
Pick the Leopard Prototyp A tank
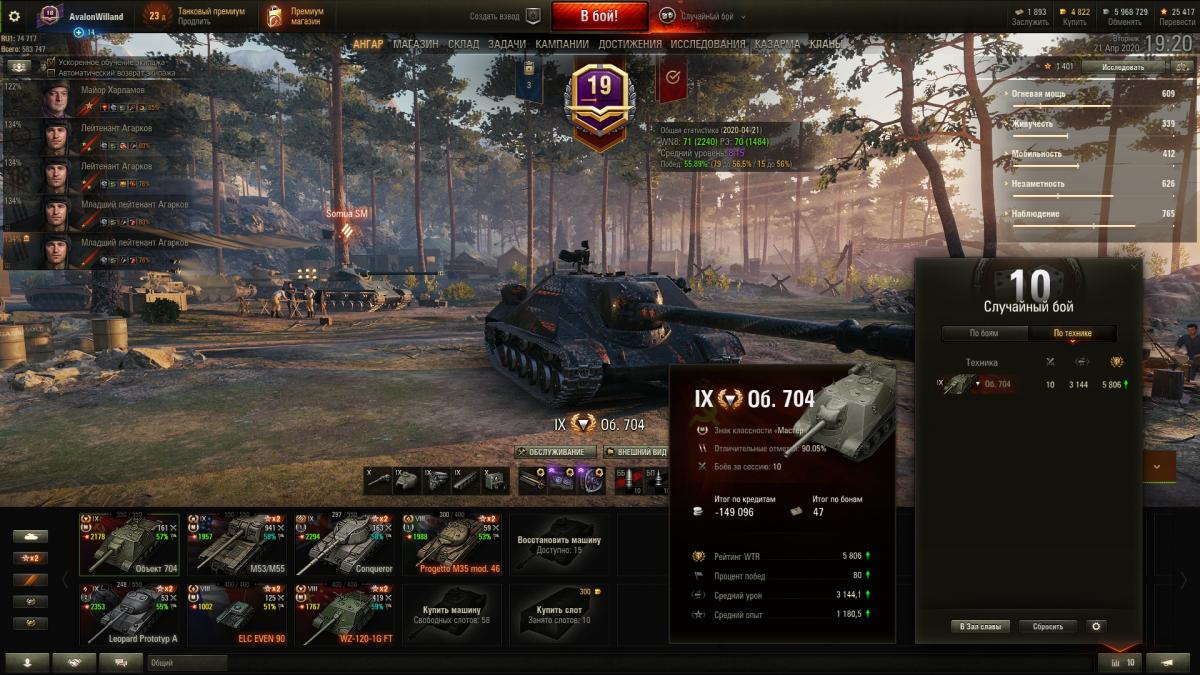click(x=129, y=614)
